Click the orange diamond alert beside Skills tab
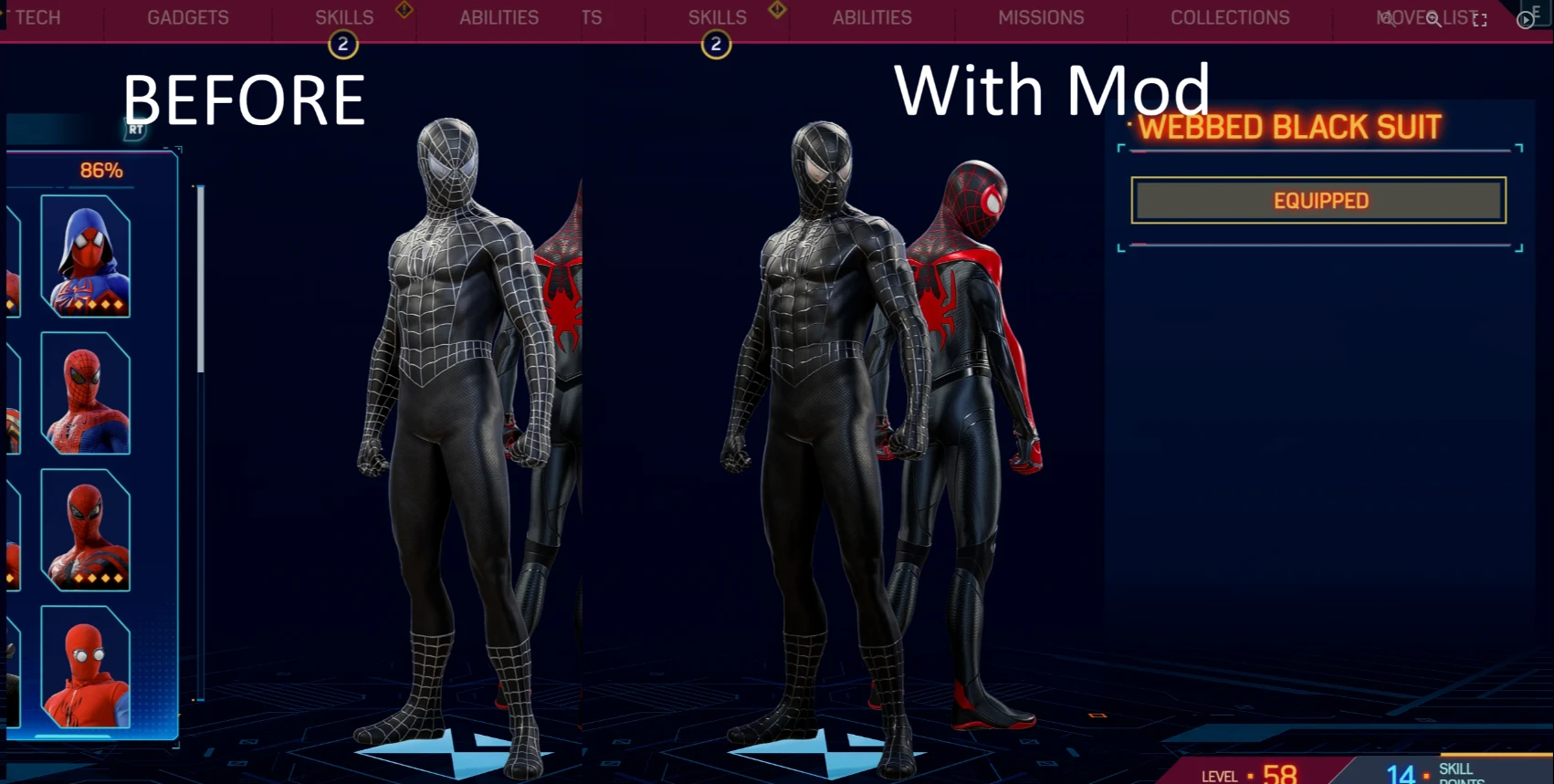The height and width of the screenshot is (784, 1554). (403, 10)
